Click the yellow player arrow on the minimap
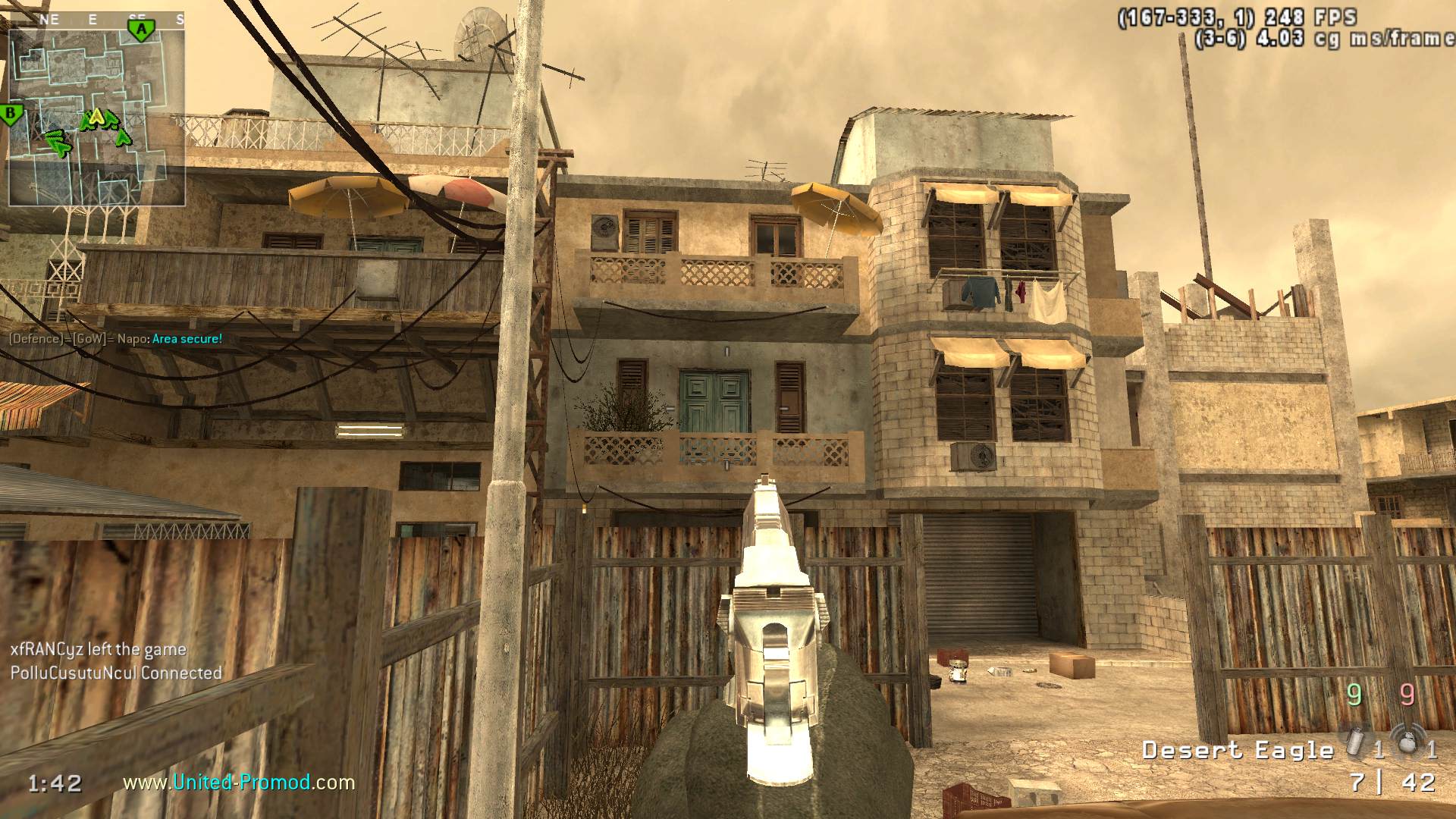The height and width of the screenshot is (819, 1456). click(96, 117)
